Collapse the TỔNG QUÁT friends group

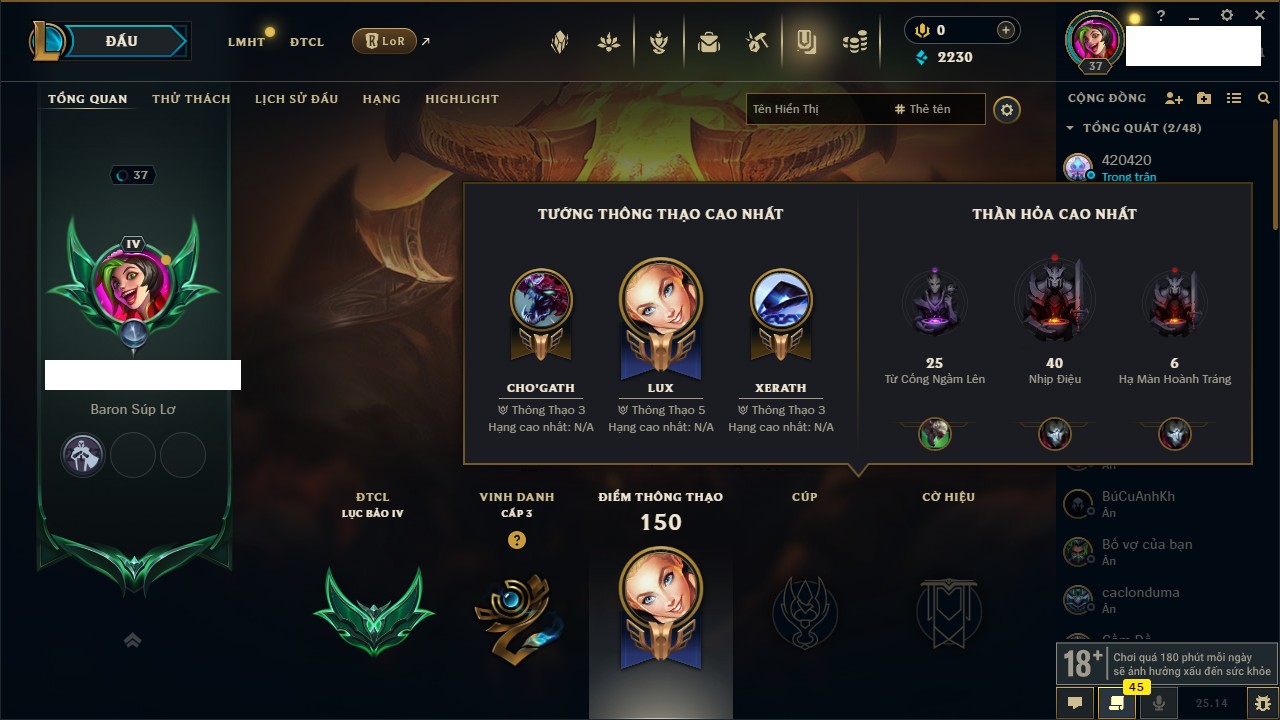[1070, 128]
